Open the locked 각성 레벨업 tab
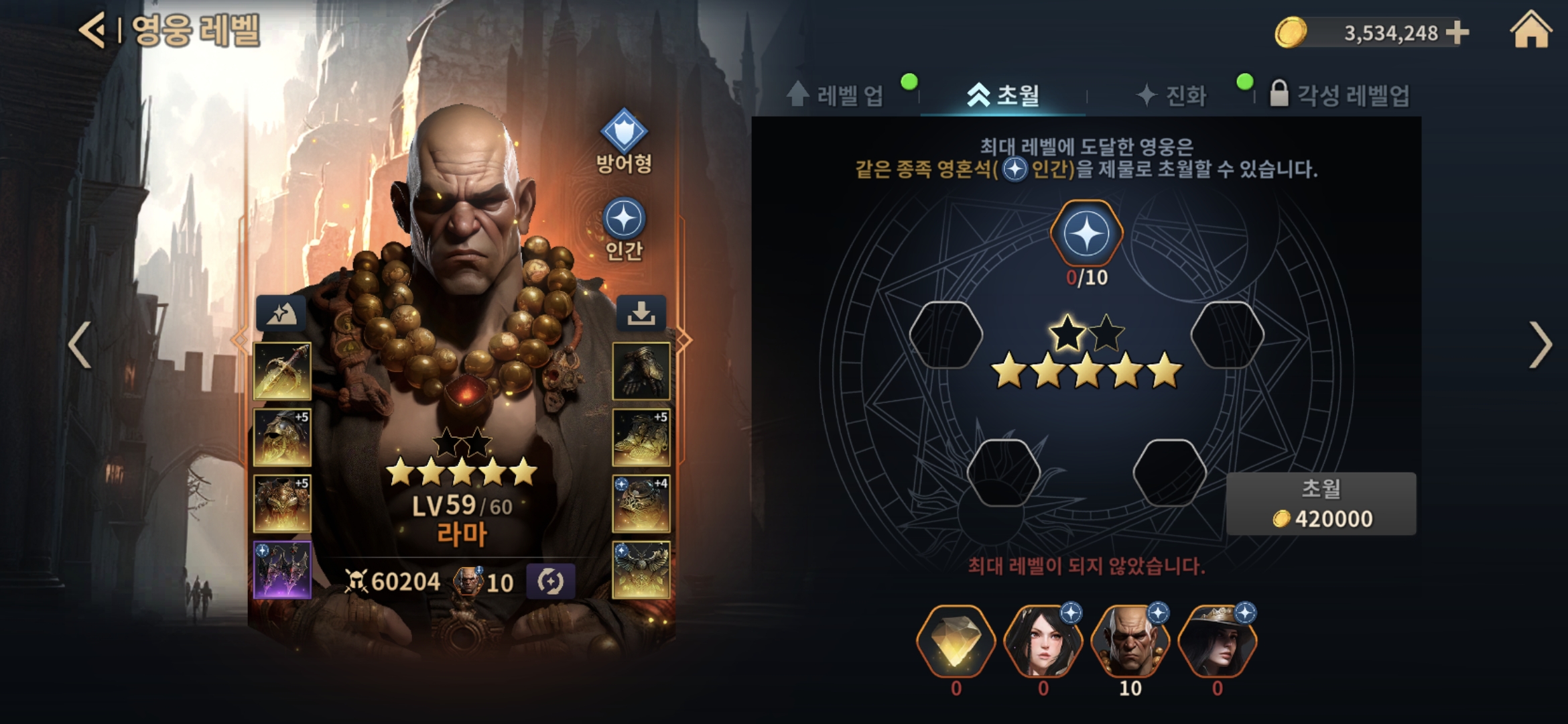The image size is (1568, 724). [x=1340, y=95]
